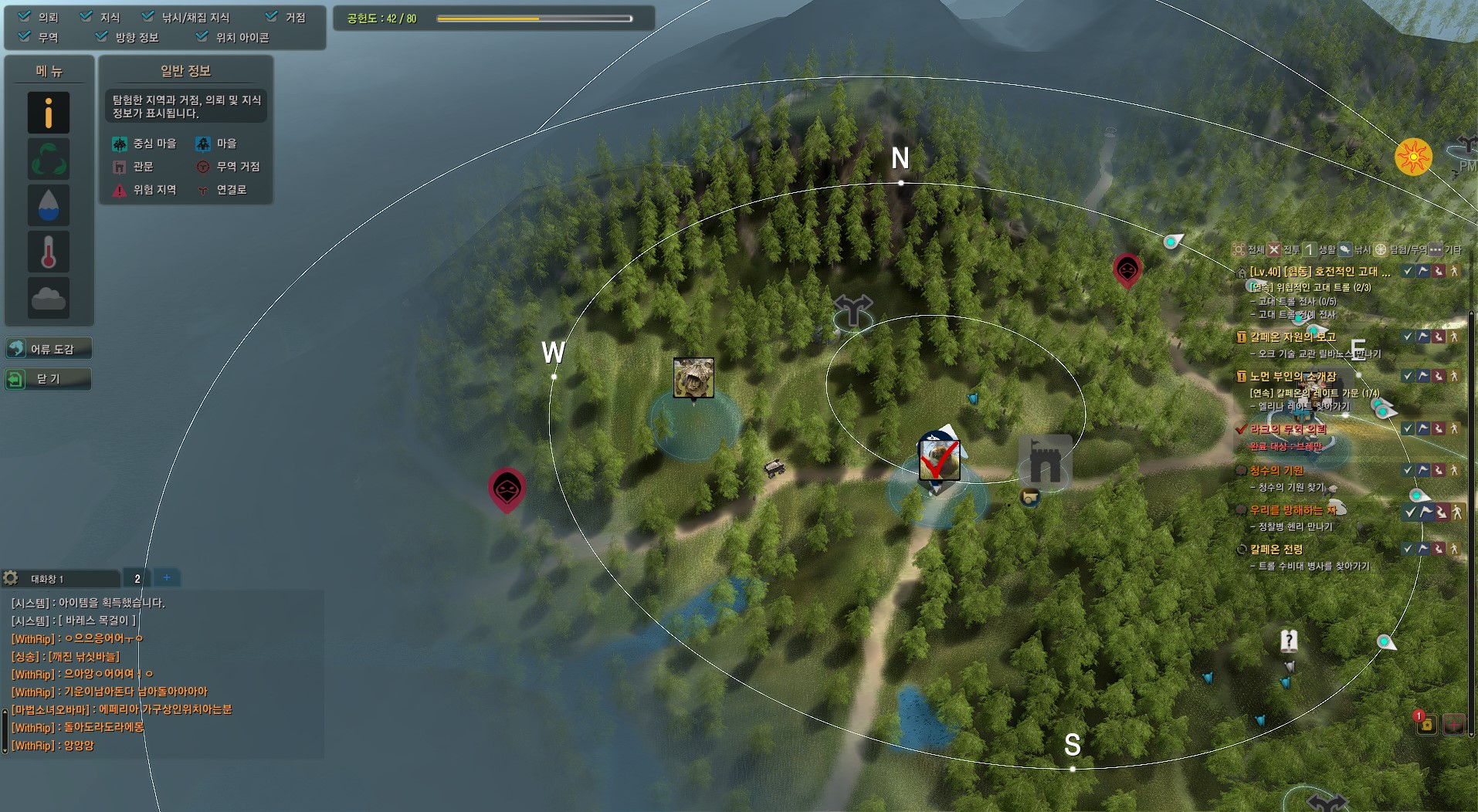The image size is (1478, 812).
Task: Close the world map with 닫기
Action: click(49, 379)
